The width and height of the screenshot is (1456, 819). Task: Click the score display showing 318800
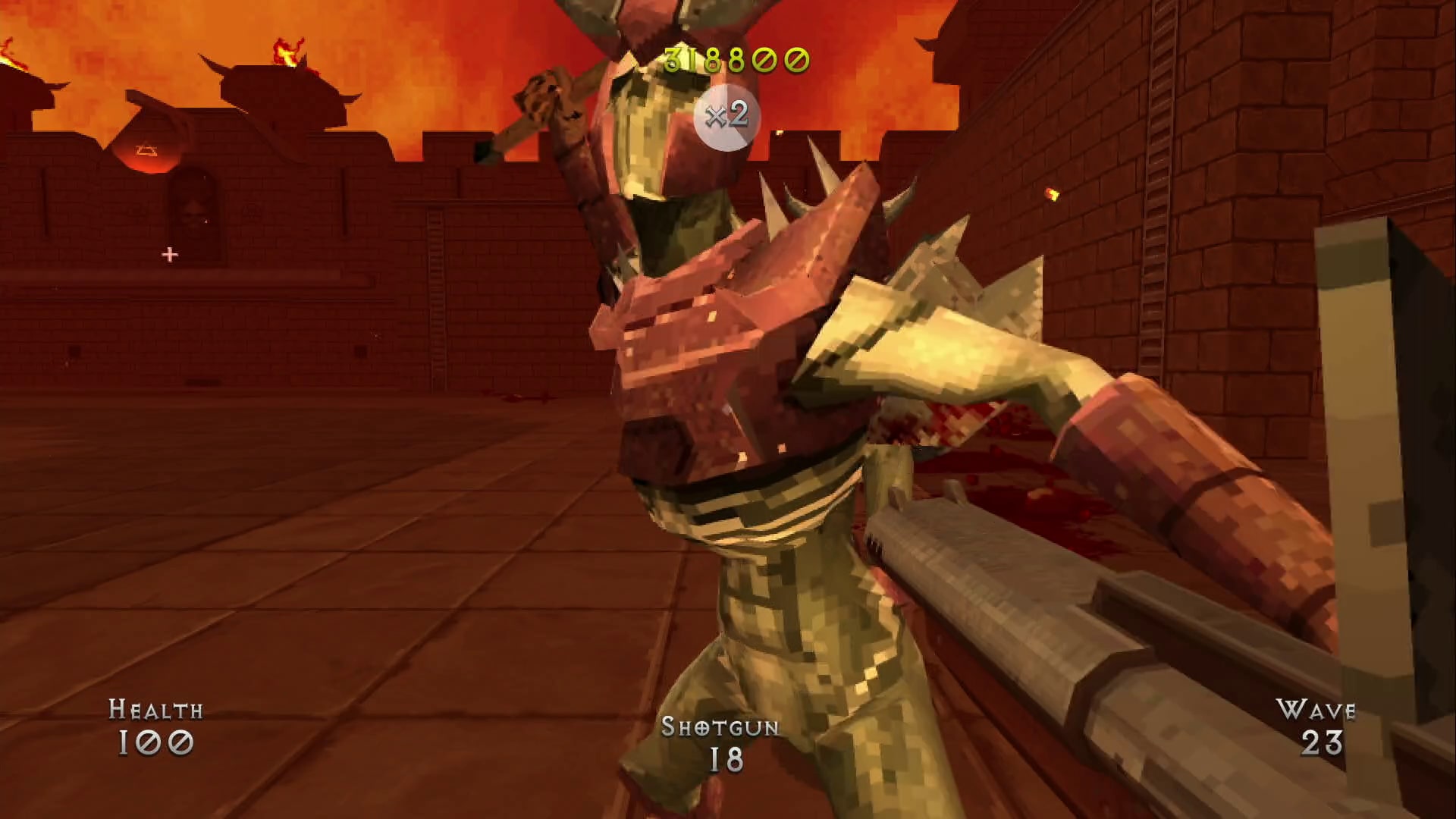pos(734,58)
